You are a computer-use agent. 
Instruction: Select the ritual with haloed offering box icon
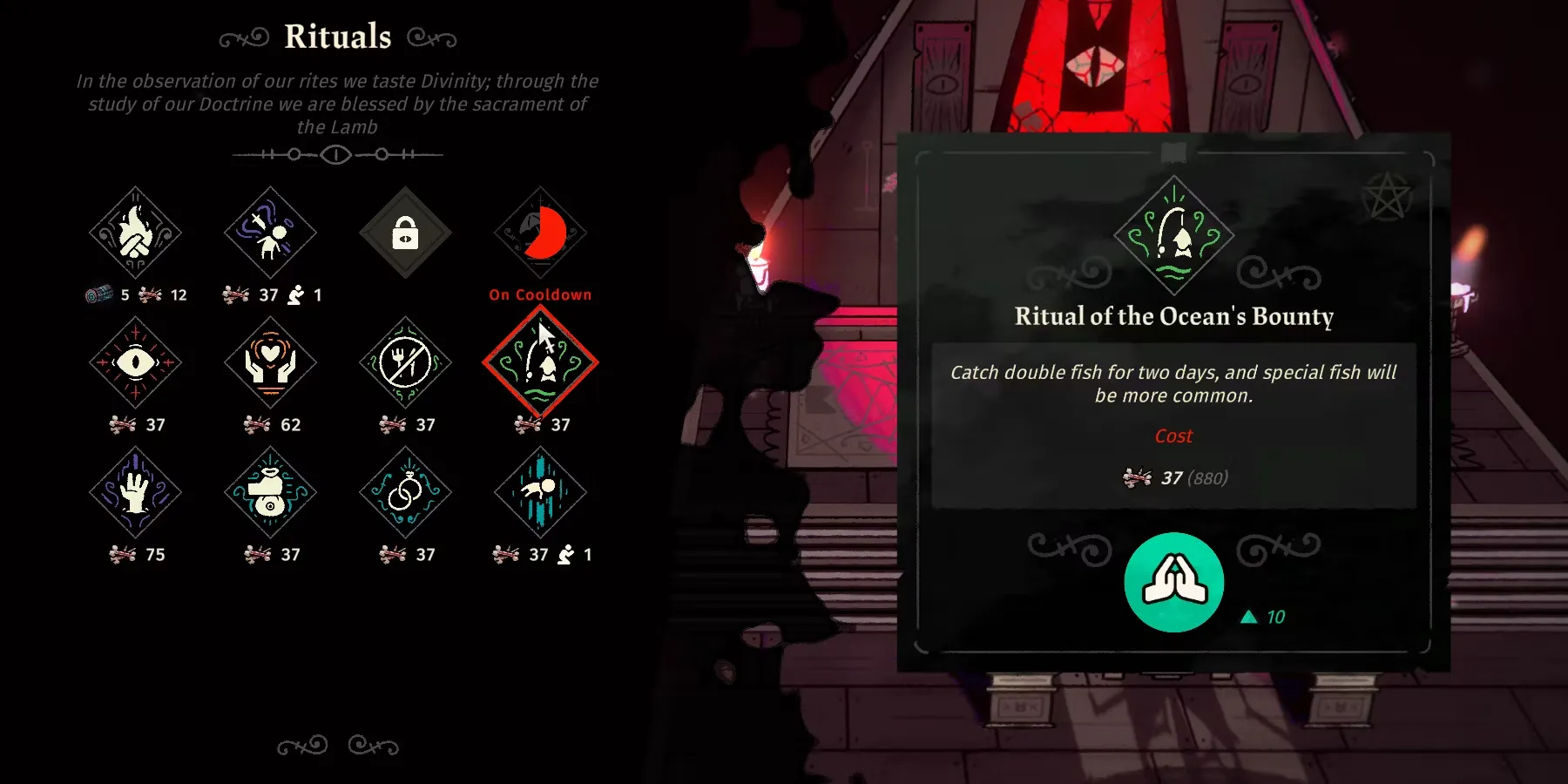[x=270, y=492]
